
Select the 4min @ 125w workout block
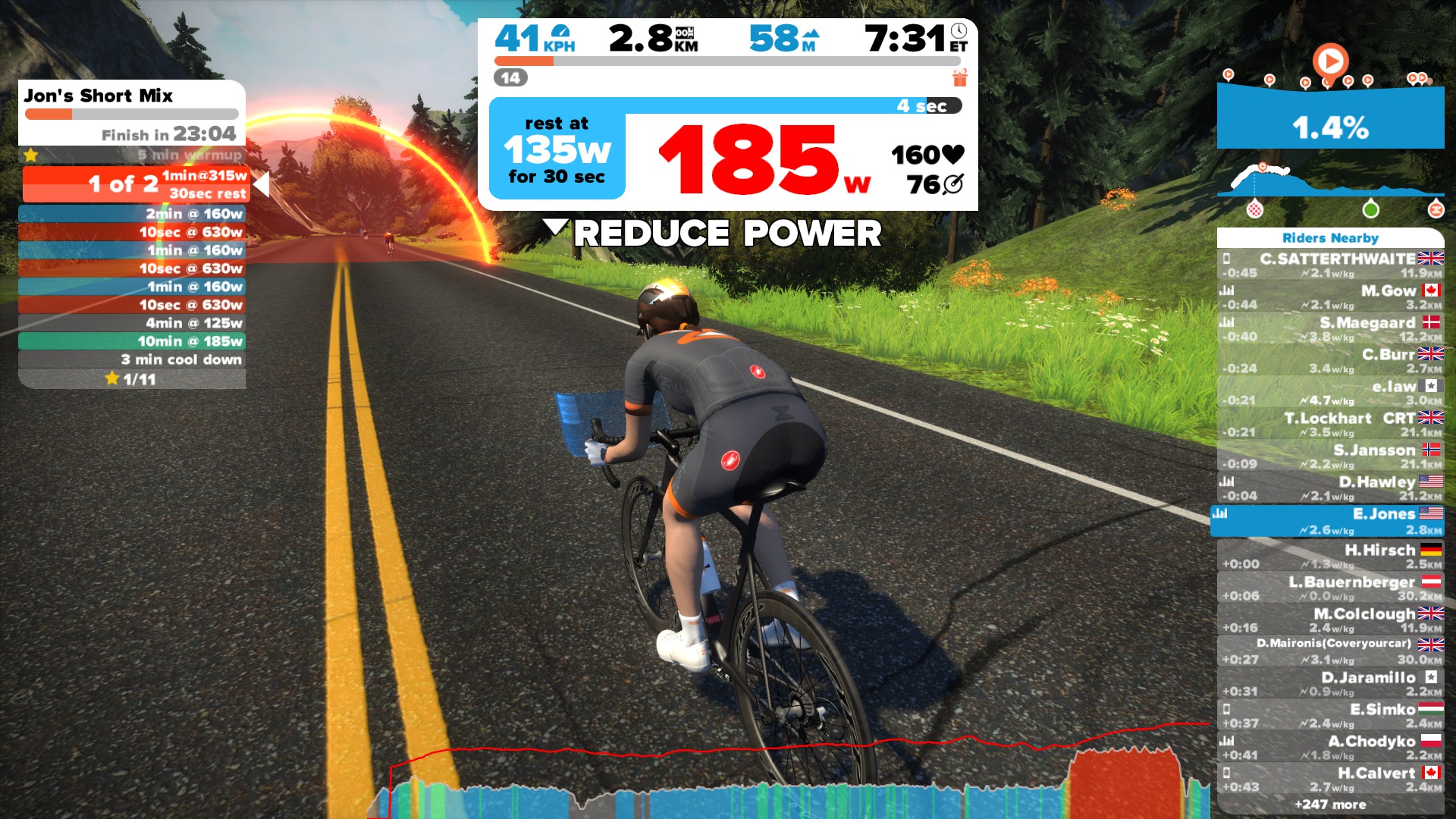tap(132, 323)
